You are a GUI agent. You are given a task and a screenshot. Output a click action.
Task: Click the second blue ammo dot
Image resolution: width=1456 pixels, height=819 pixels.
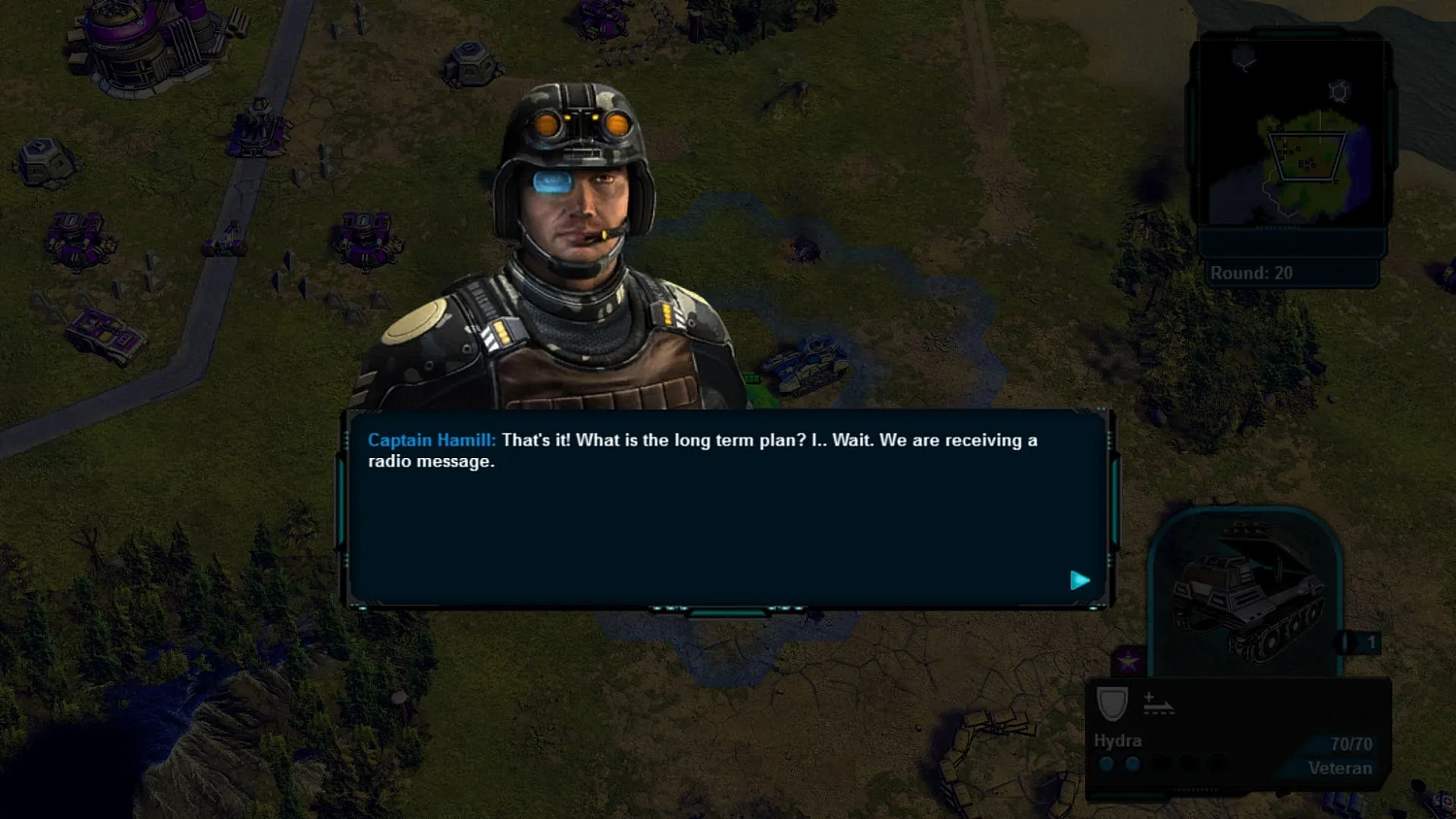click(1133, 764)
